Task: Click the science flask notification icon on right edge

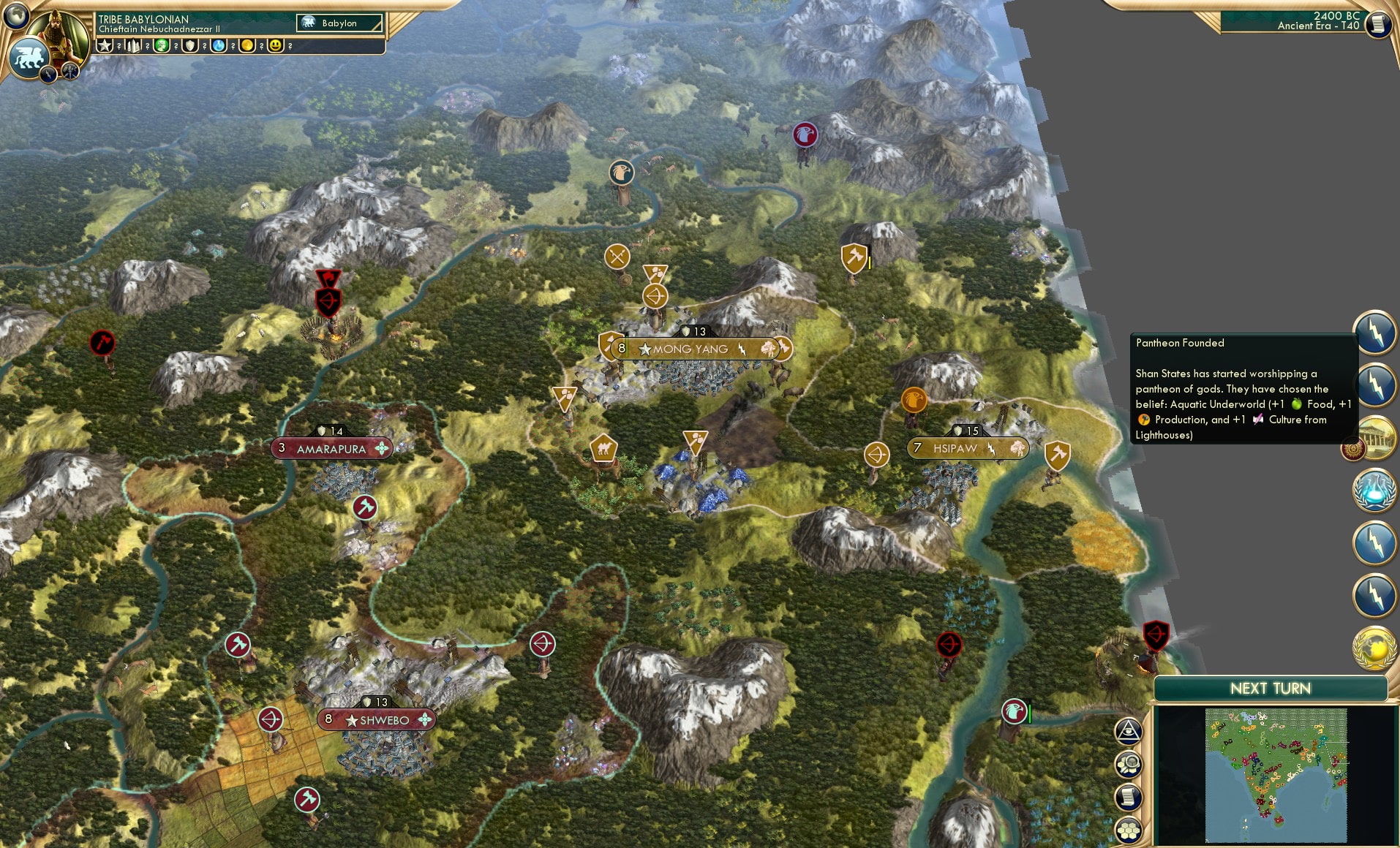Action: click(x=1374, y=492)
